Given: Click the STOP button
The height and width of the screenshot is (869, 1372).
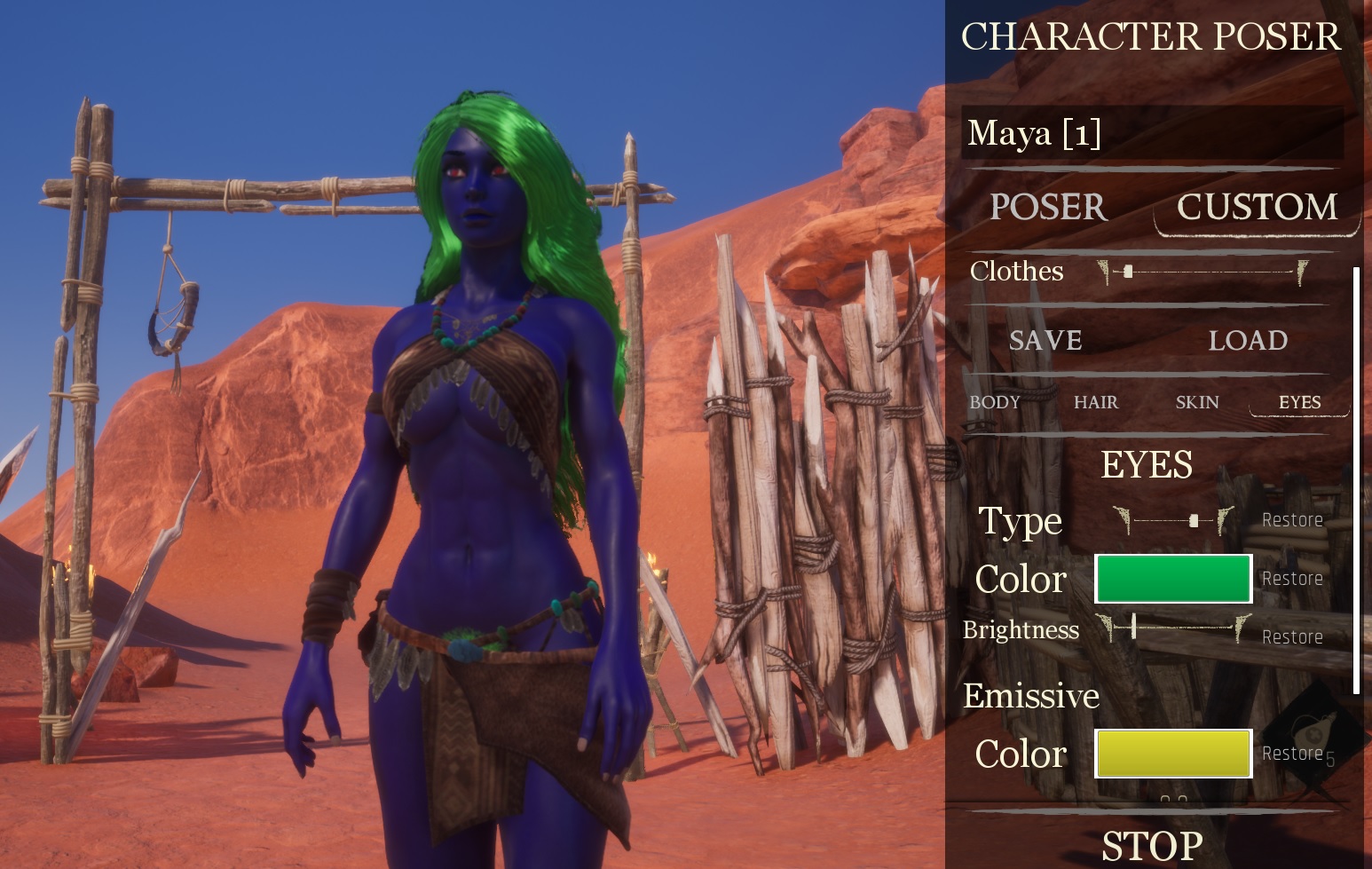Looking at the screenshot, I should coord(1152,846).
